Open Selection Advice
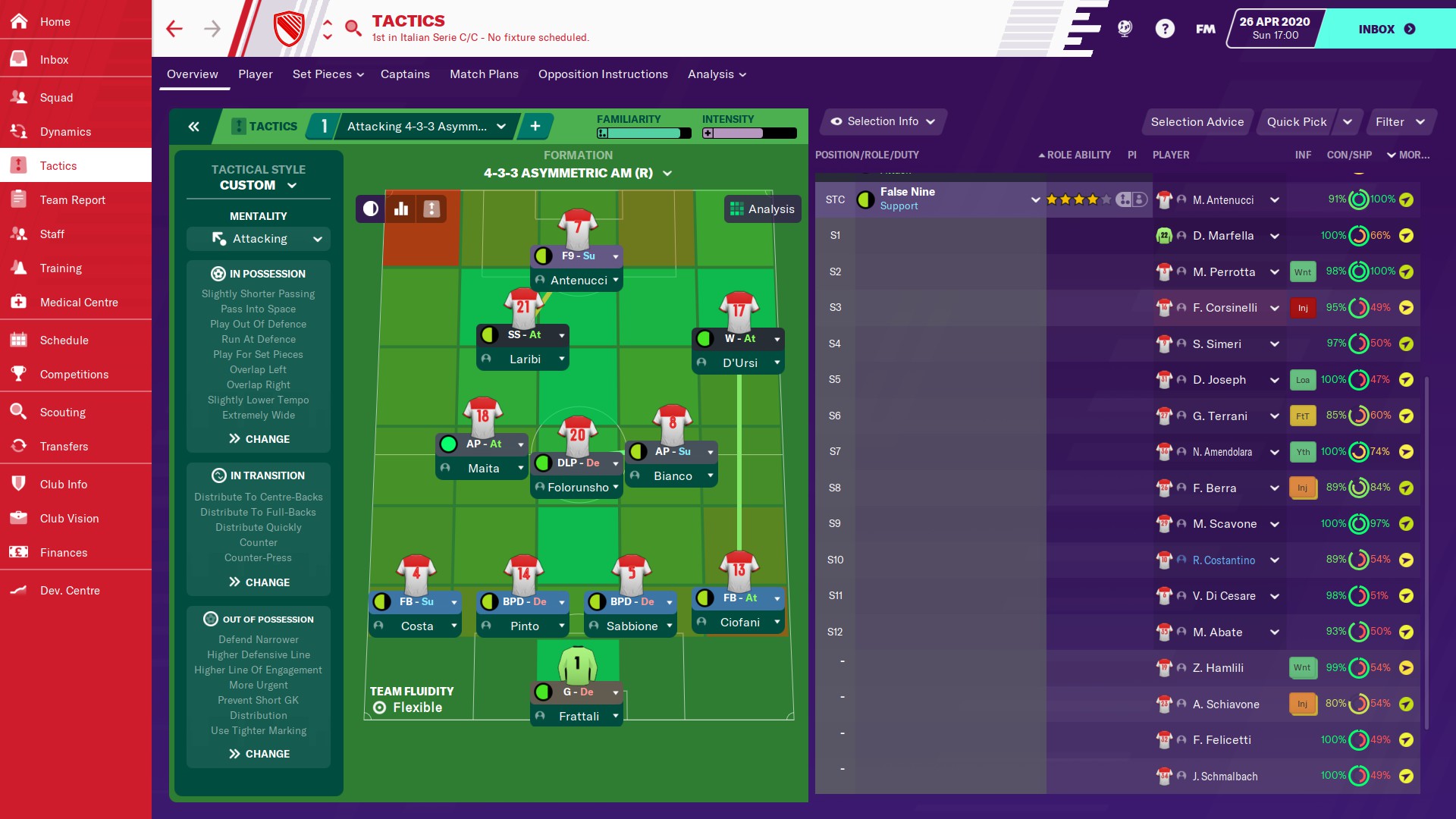Viewport: 1456px width, 819px height. [1197, 122]
